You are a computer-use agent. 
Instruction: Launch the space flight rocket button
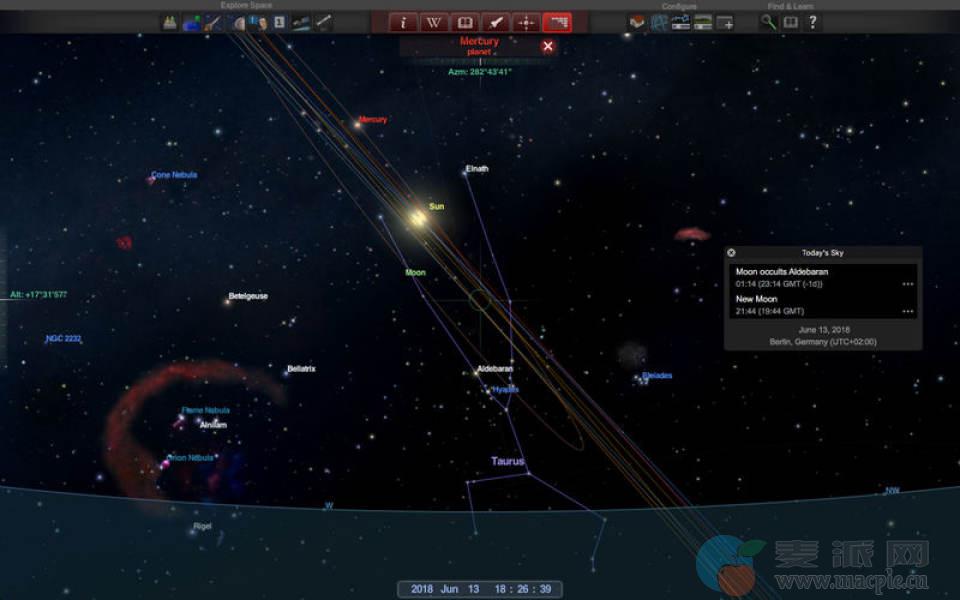click(x=495, y=22)
